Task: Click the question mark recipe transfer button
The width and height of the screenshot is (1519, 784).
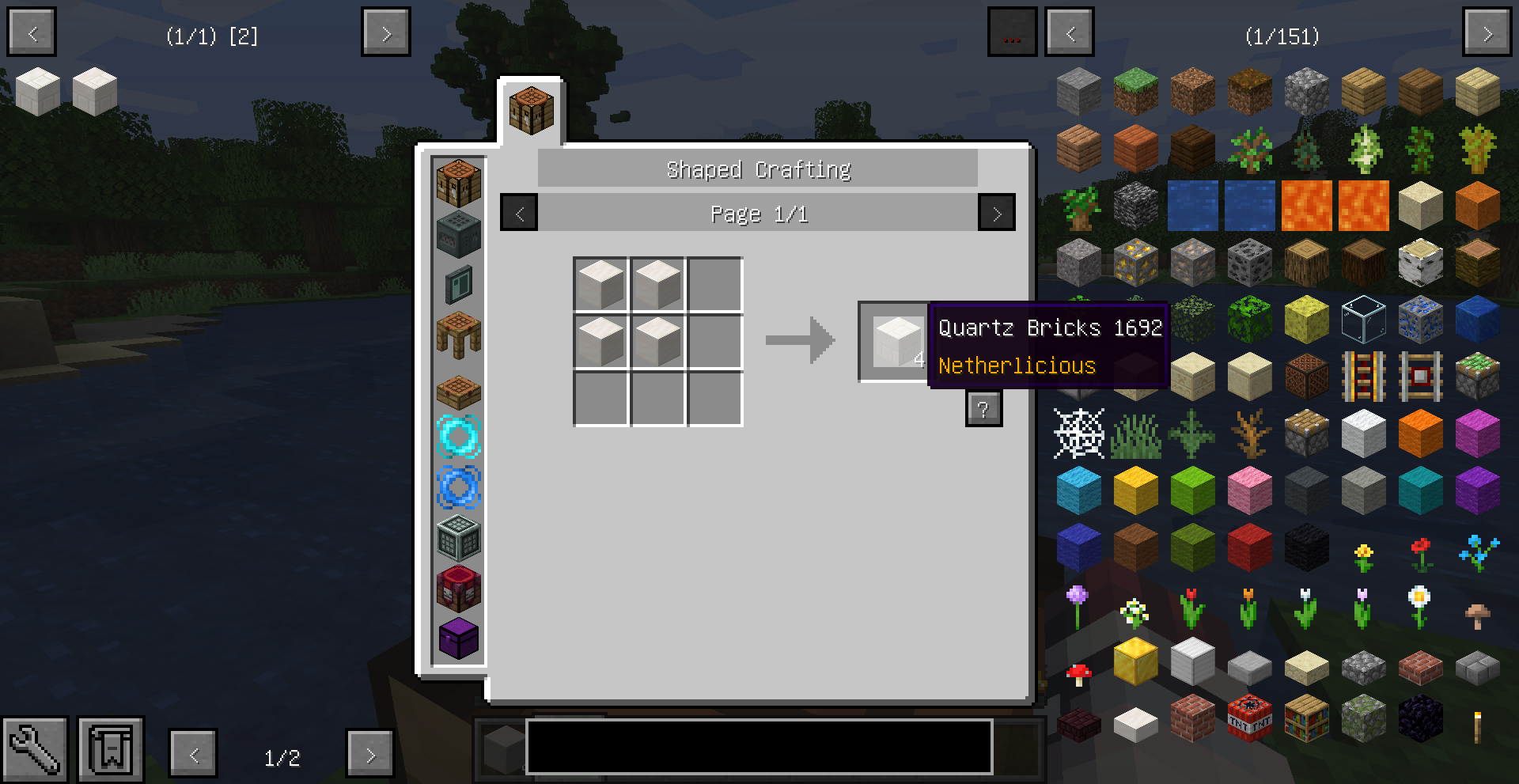Action: [983, 408]
